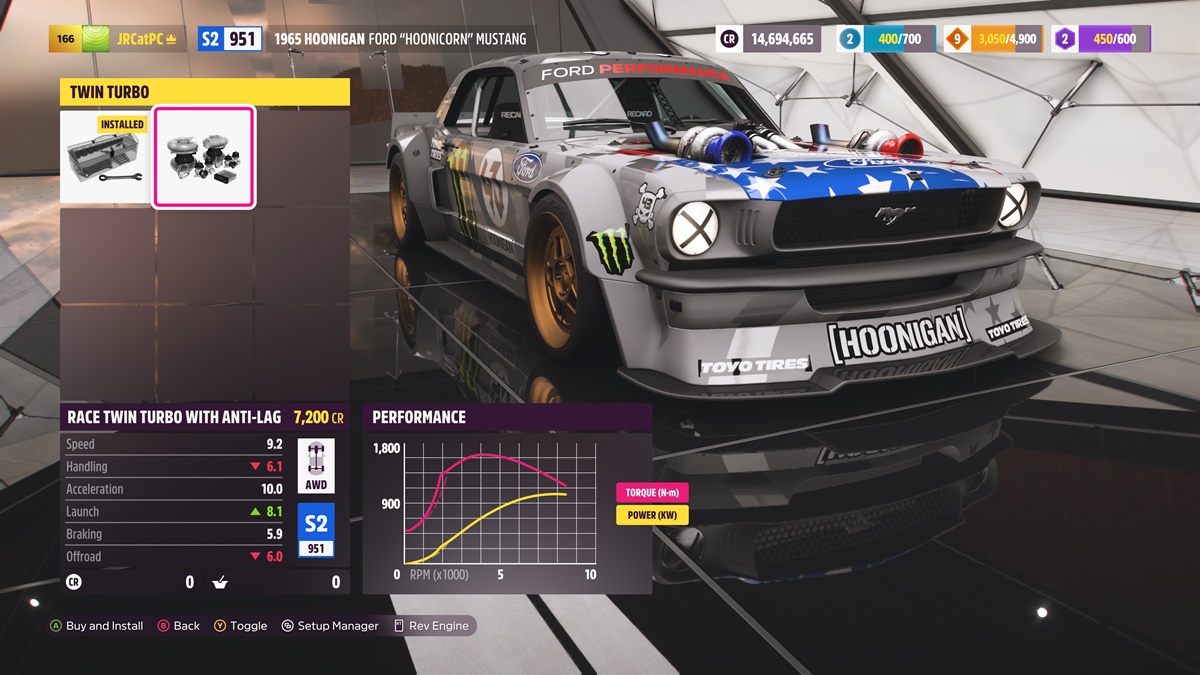Click Buy and Install
This screenshot has height=675, width=1200.
click(97, 626)
